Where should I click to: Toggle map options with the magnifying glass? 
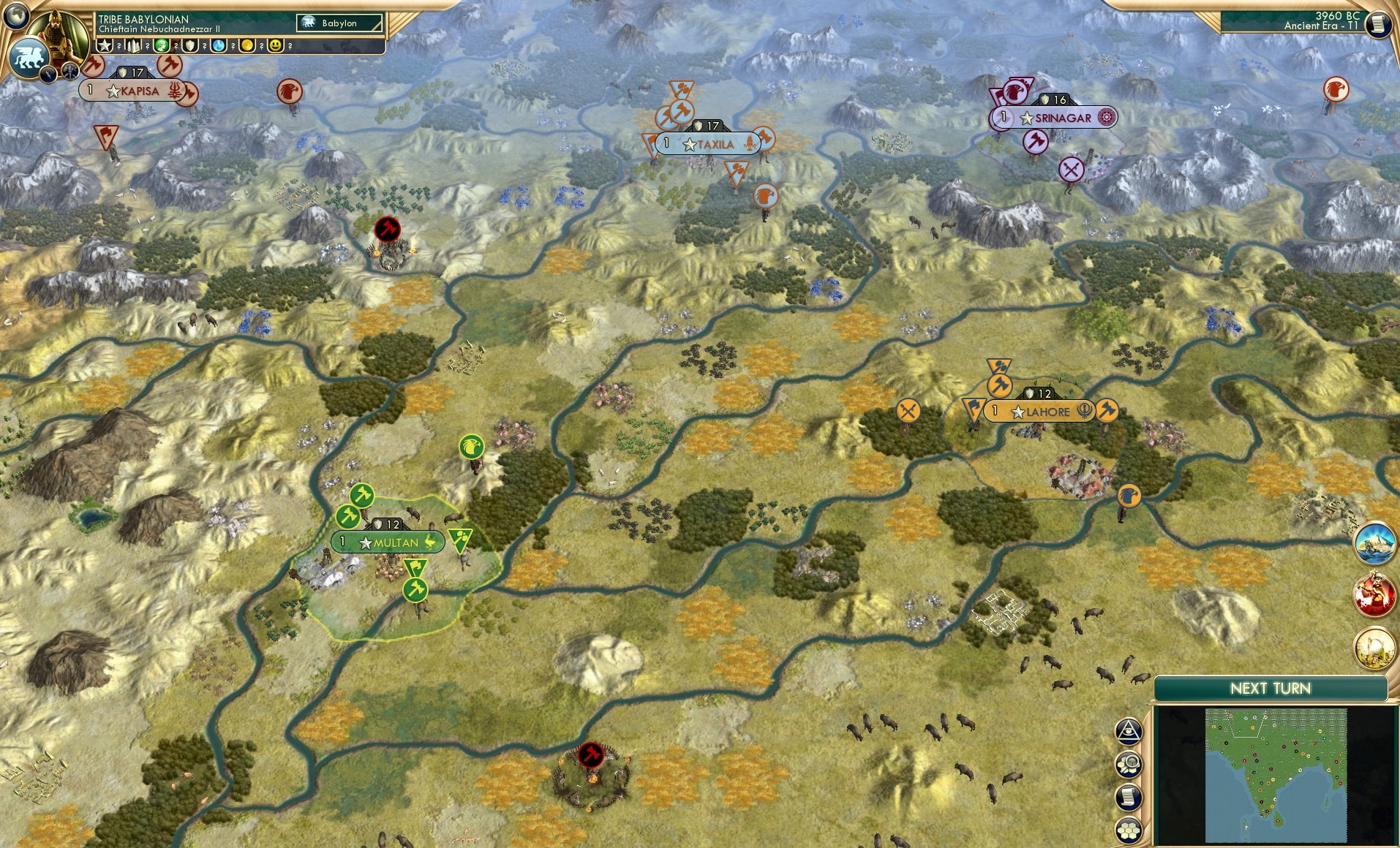(x=1129, y=764)
